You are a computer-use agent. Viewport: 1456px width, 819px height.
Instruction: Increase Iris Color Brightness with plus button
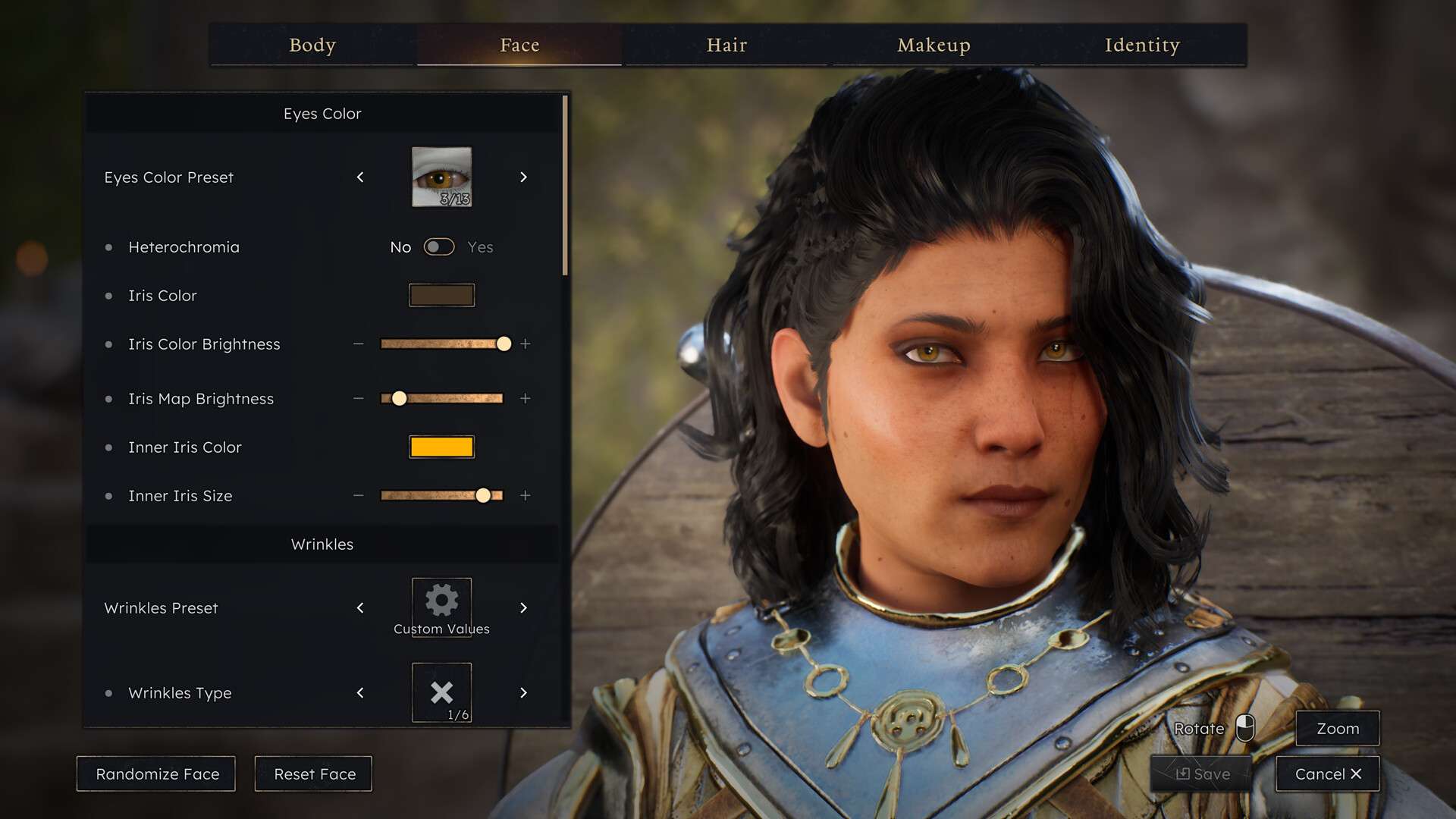525,344
